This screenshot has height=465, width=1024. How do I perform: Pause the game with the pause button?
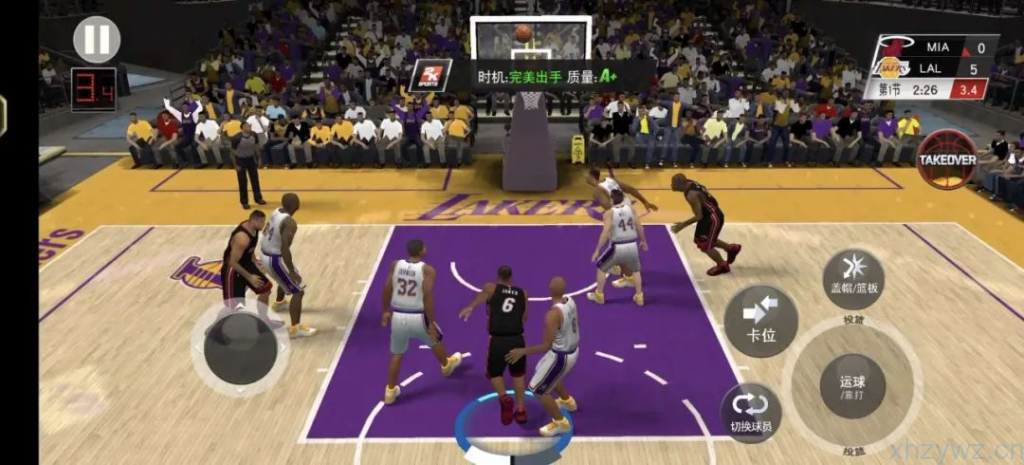click(97, 40)
